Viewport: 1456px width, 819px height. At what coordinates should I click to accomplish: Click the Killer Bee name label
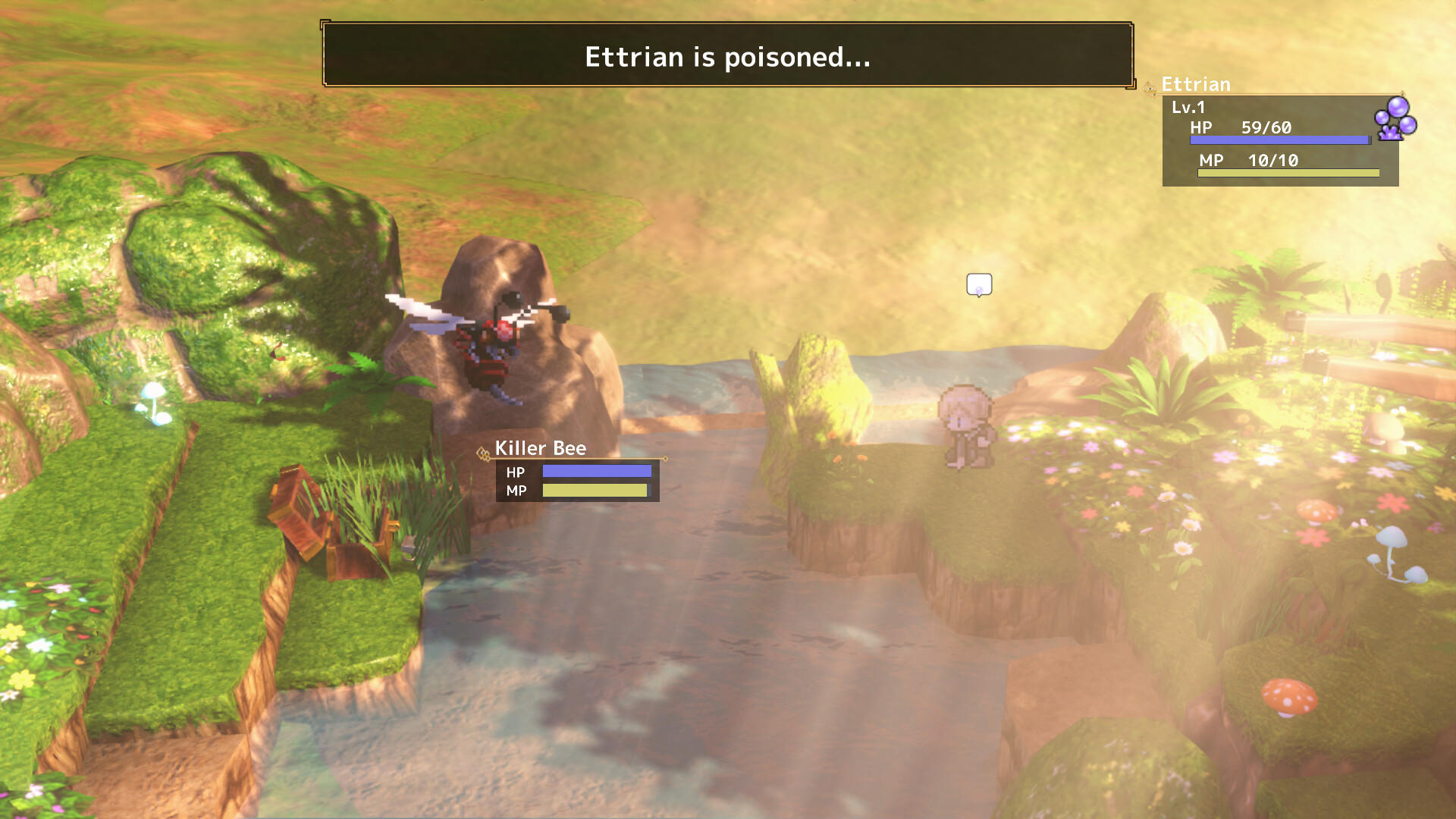[540, 448]
